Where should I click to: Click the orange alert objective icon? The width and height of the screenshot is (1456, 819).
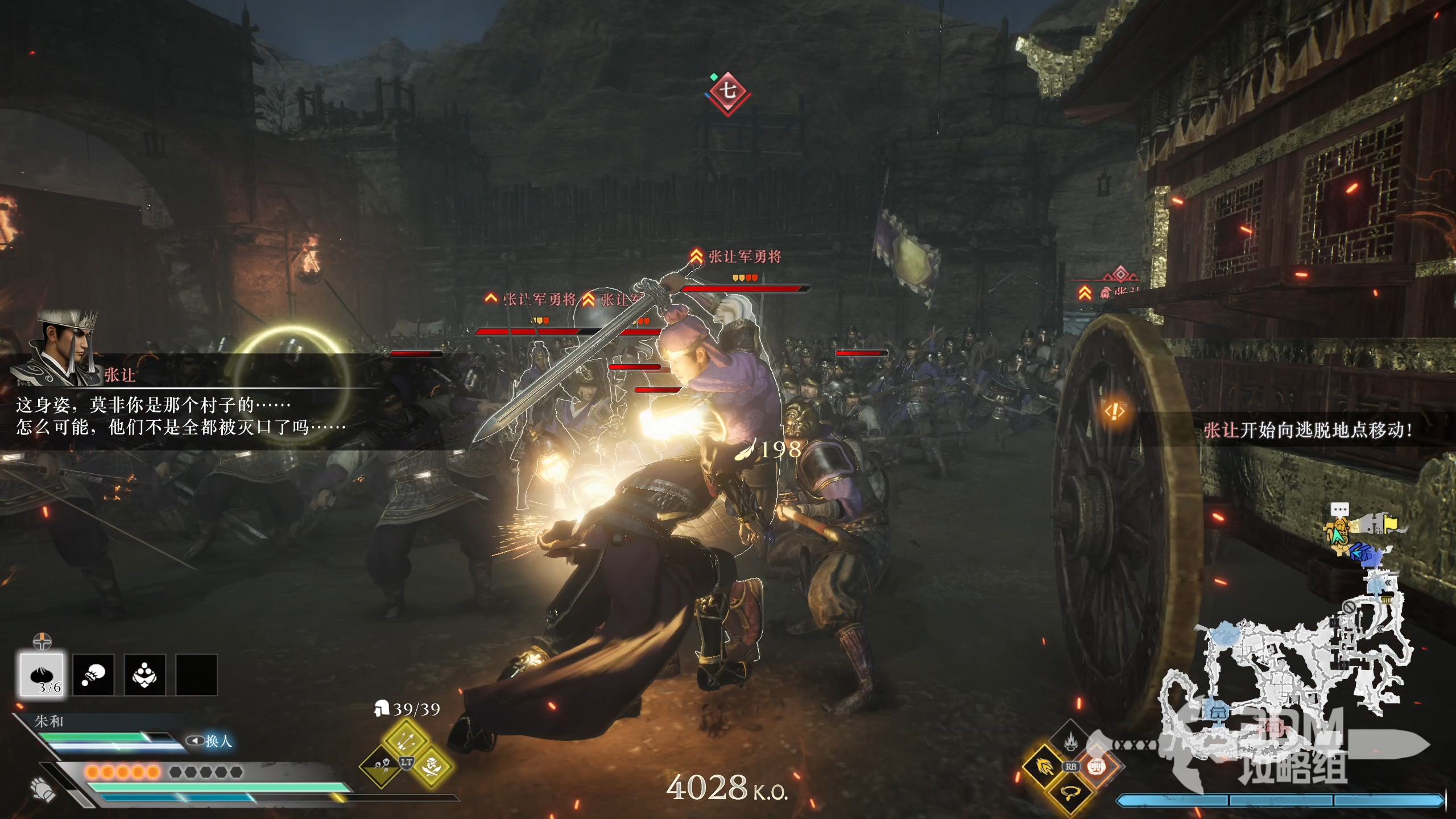click(x=1115, y=411)
